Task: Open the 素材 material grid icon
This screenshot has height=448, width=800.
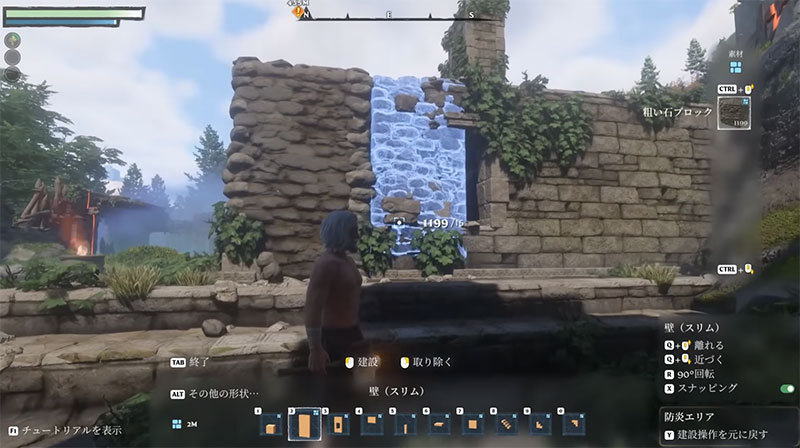Action: (735, 68)
